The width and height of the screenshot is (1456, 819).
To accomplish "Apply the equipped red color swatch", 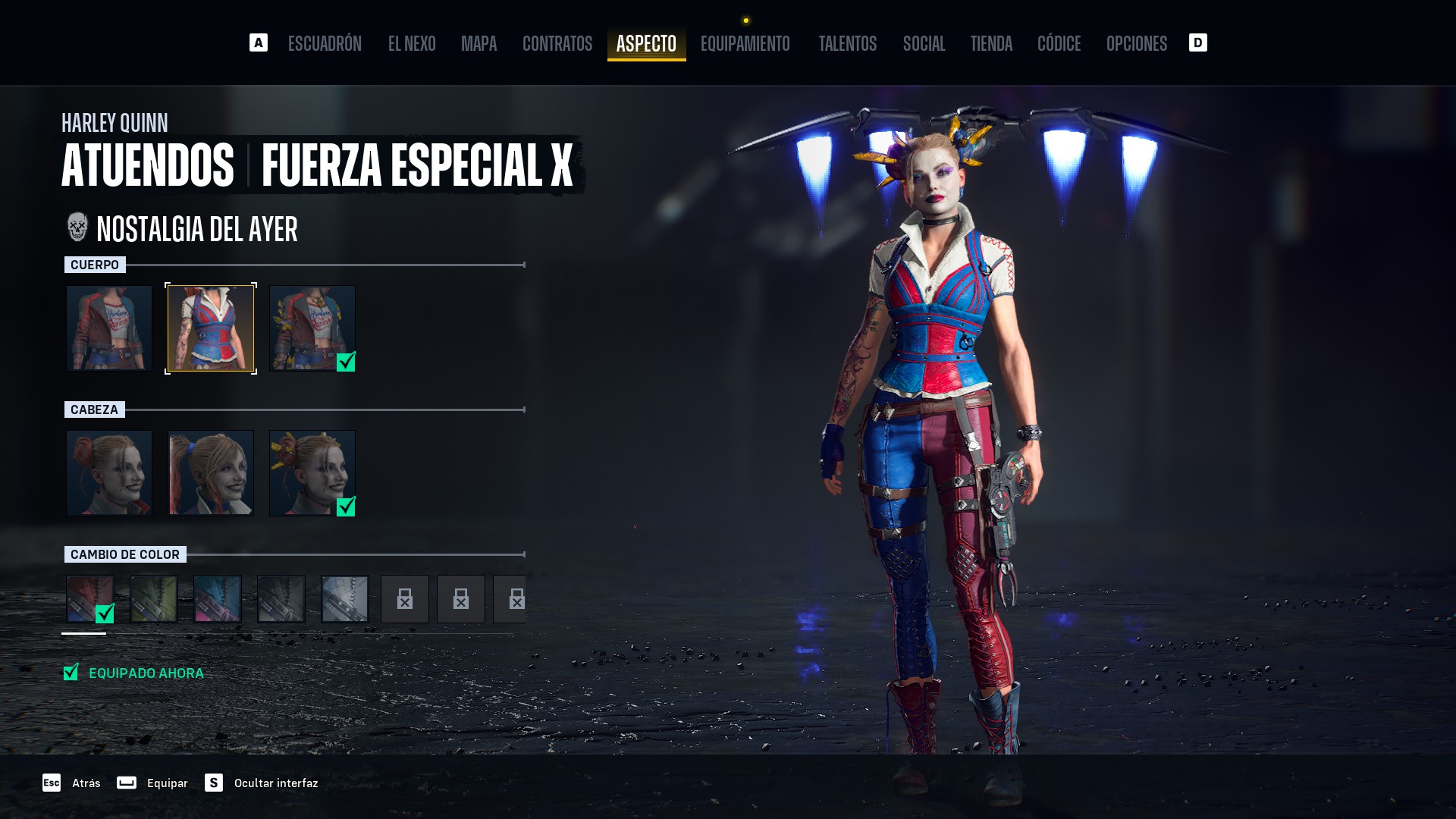I will (90, 599).
